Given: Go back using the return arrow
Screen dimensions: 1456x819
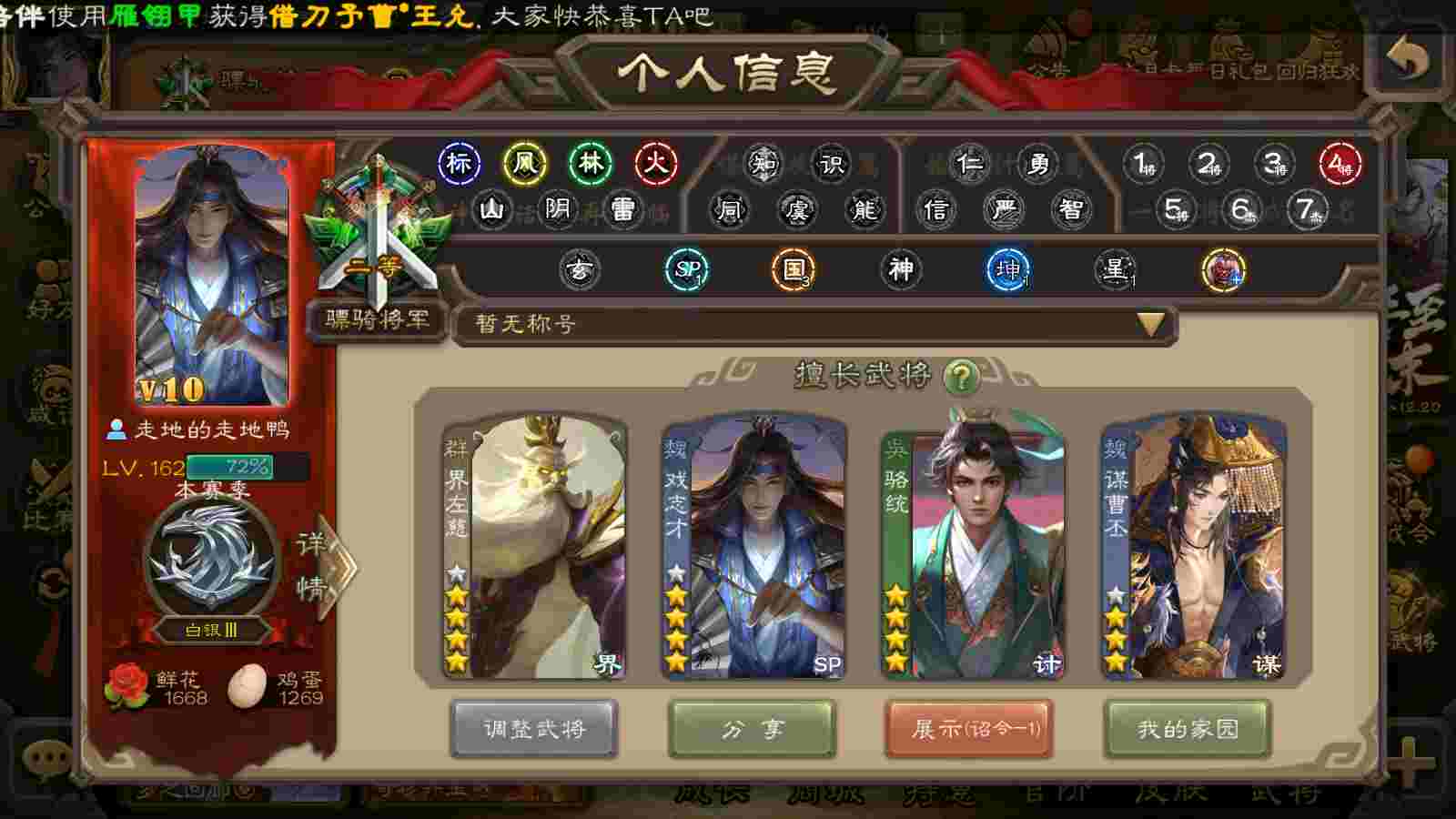Looking at the screenshot, I should point(1407,60).
